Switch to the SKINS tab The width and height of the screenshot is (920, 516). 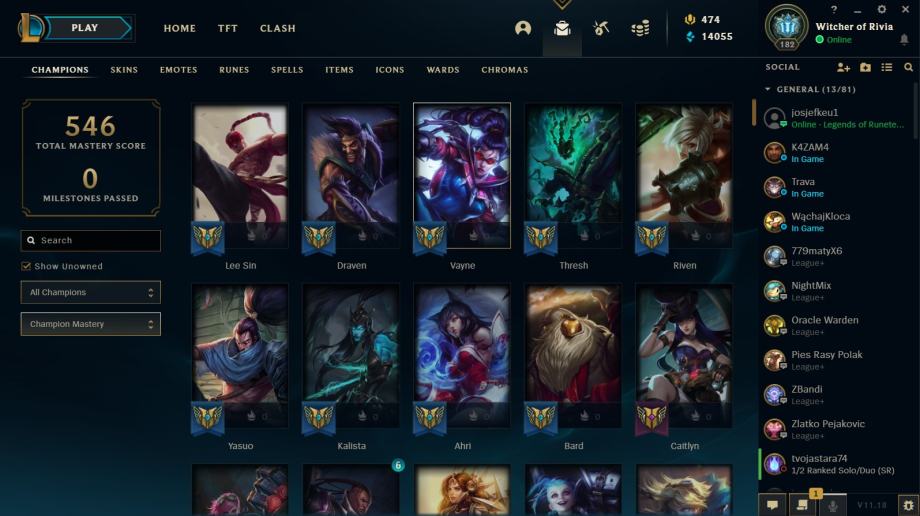(x=124, y=70)
